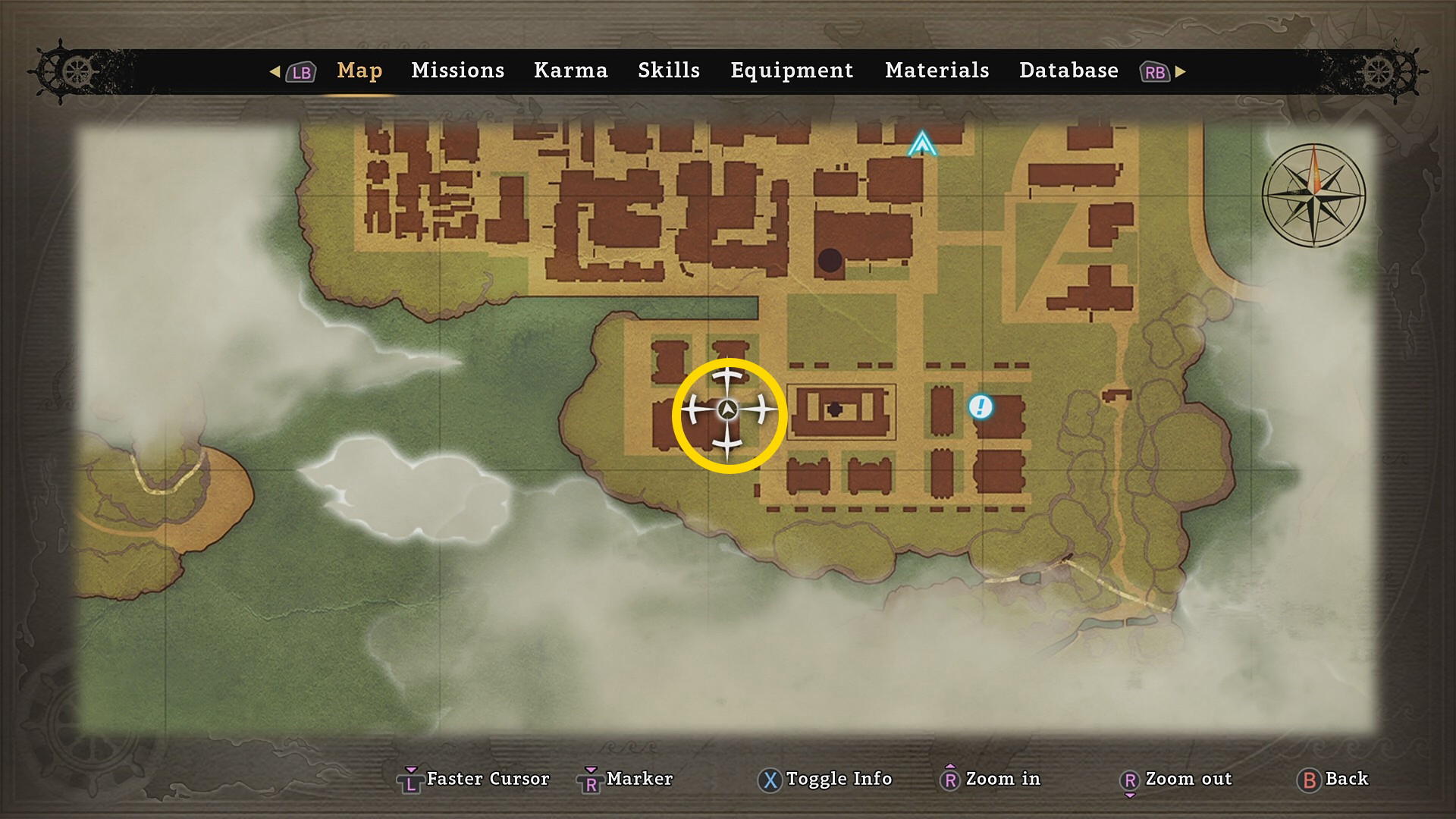The image size is (1456, 819).
Task: Switch to the Database tab
Action: [x=1068, y=71]
